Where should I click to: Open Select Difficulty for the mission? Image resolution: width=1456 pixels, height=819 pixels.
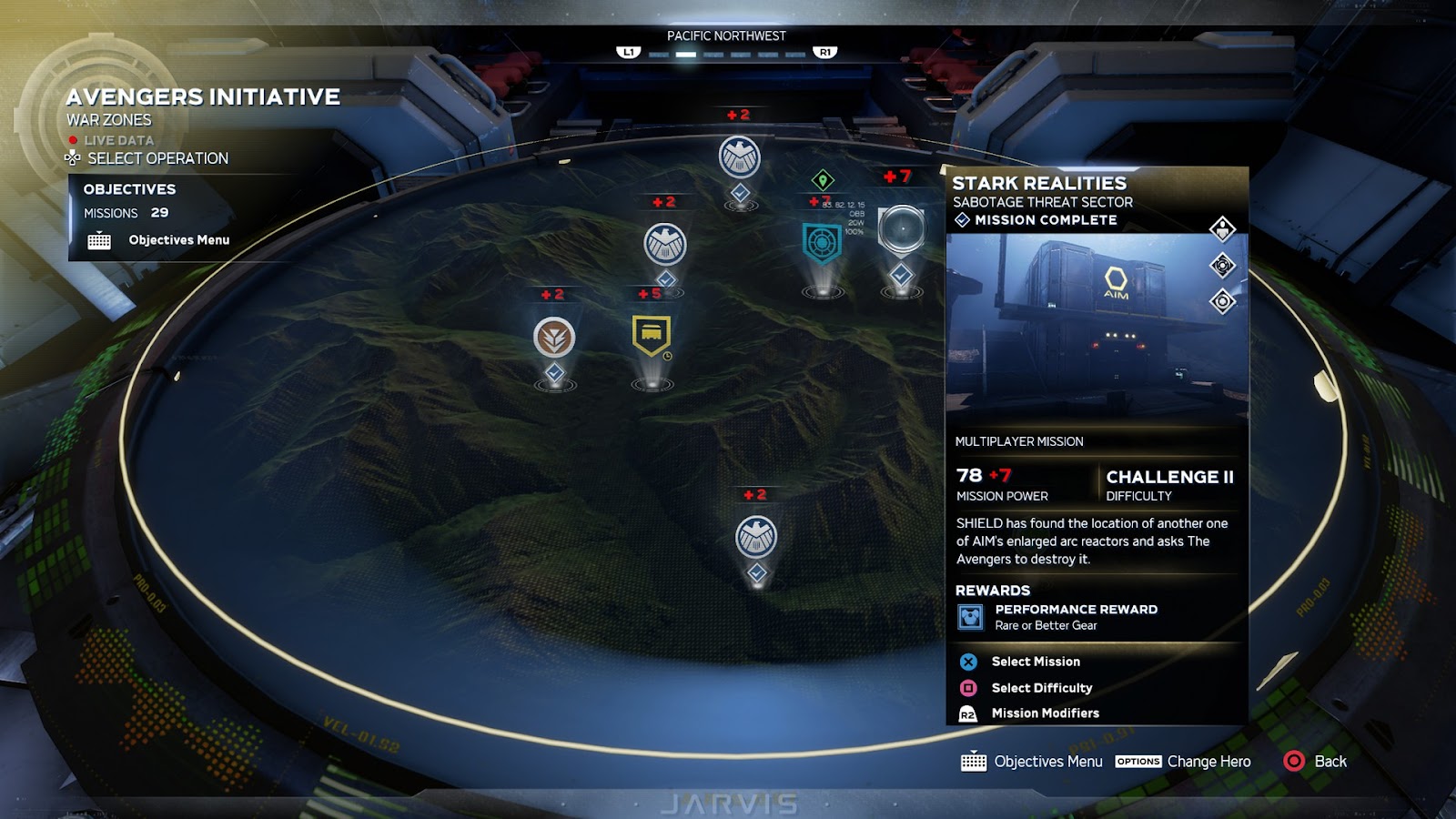click(1041, 688)
